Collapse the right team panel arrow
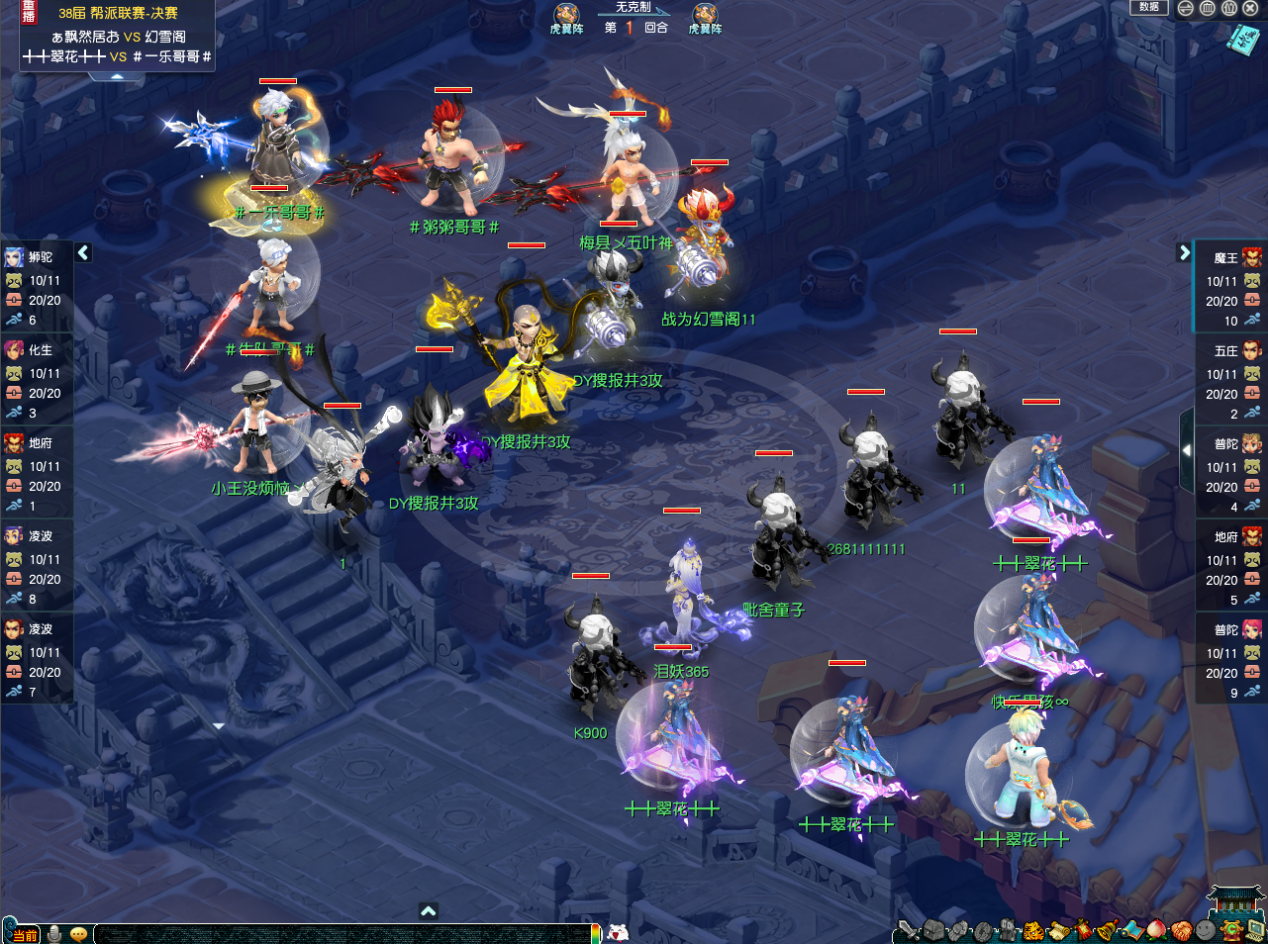 pyautogui.click(x=1183, y=253)
